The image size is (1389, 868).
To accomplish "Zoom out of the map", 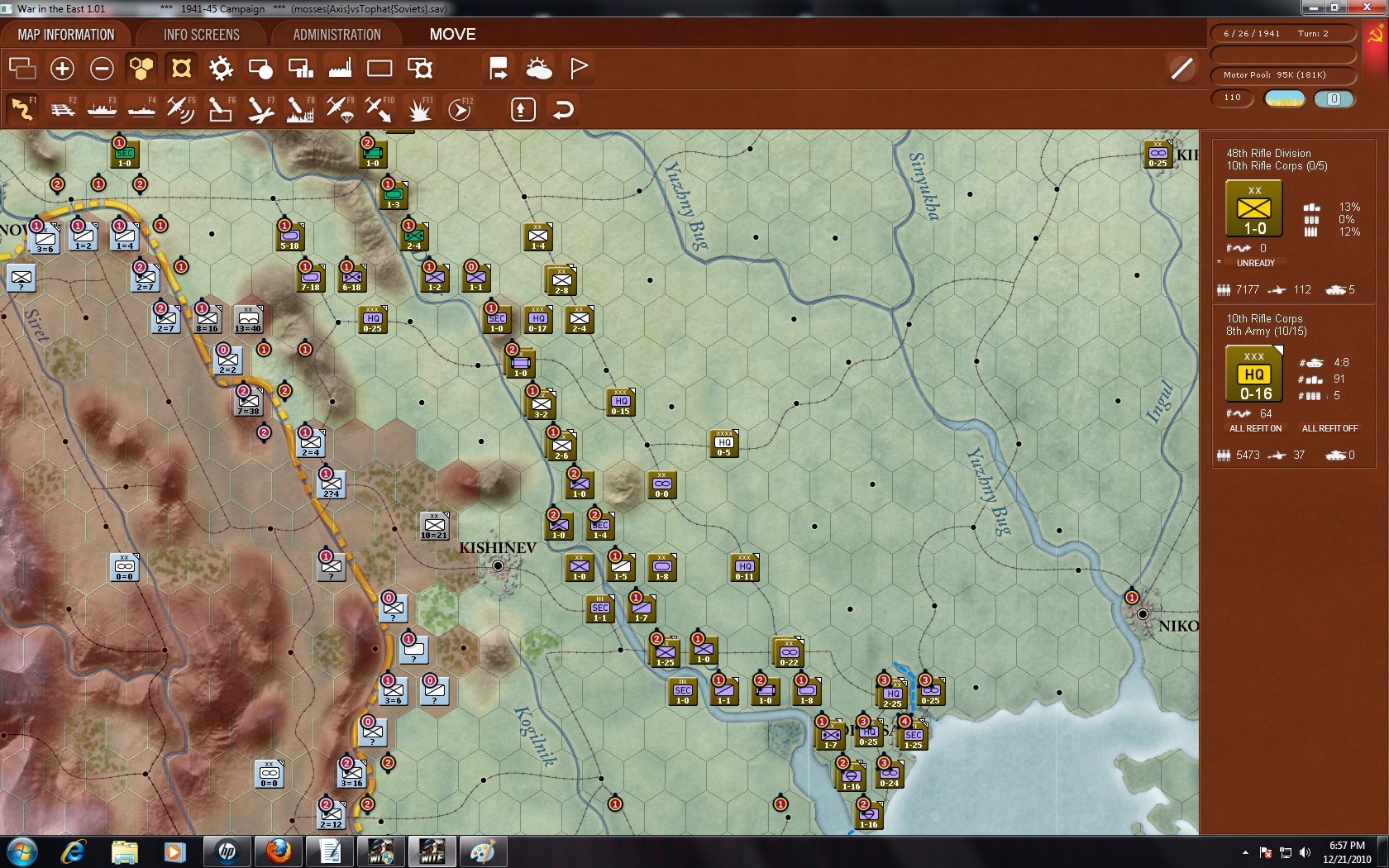I will click(x=102, y=69).
